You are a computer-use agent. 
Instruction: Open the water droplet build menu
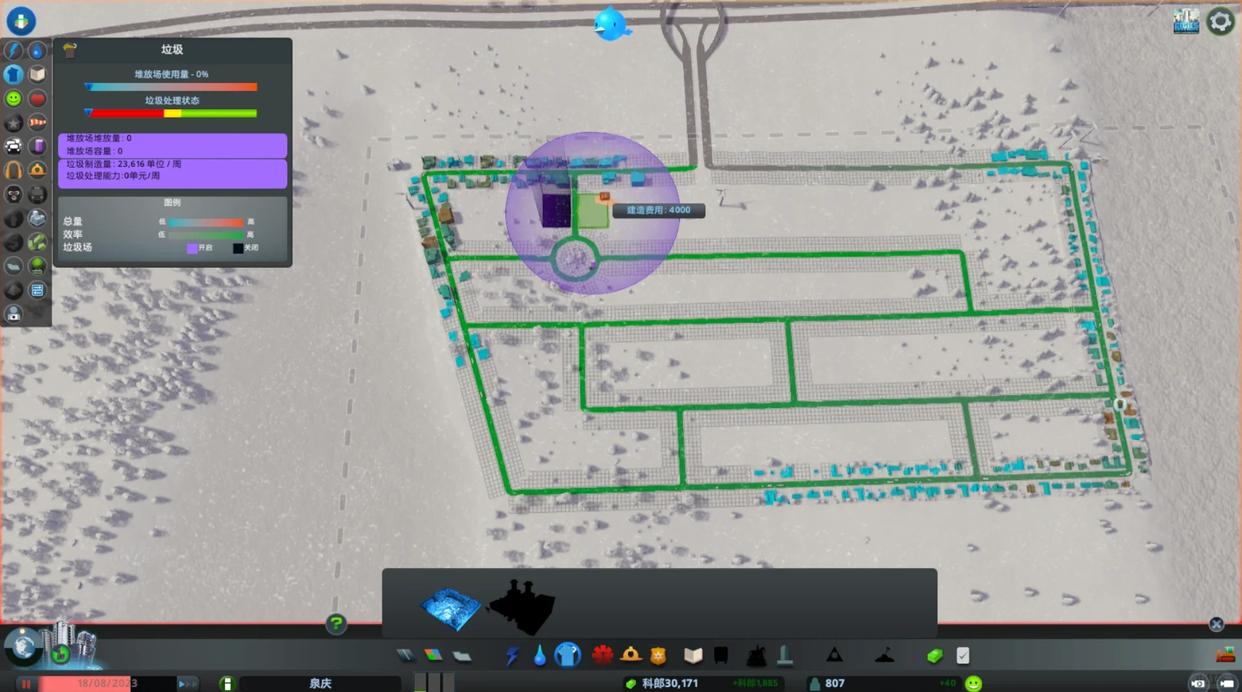pos(540,656)
